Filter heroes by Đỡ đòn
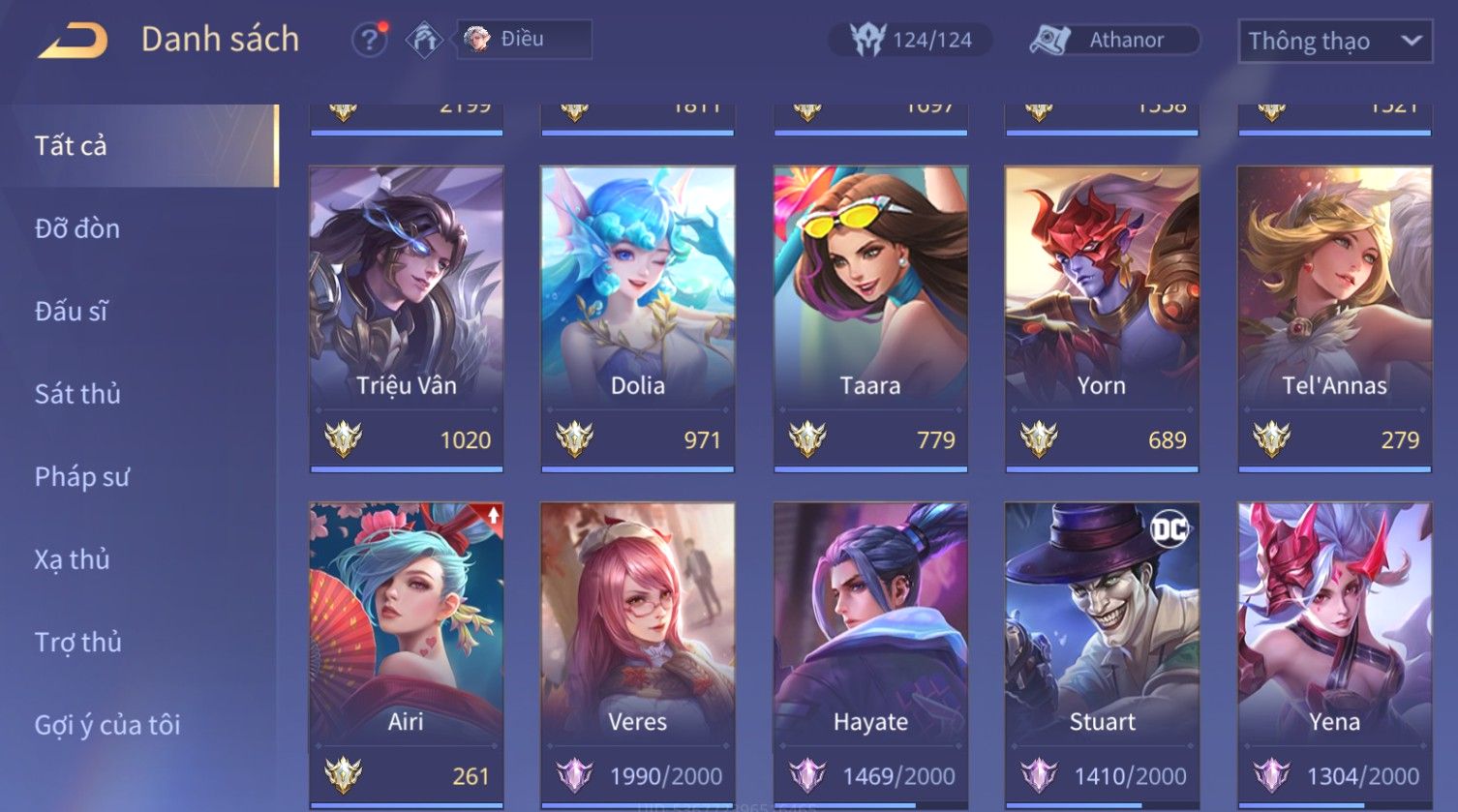Image resolution: width=1458 pixels, height=812 pixels. (77, 228)
